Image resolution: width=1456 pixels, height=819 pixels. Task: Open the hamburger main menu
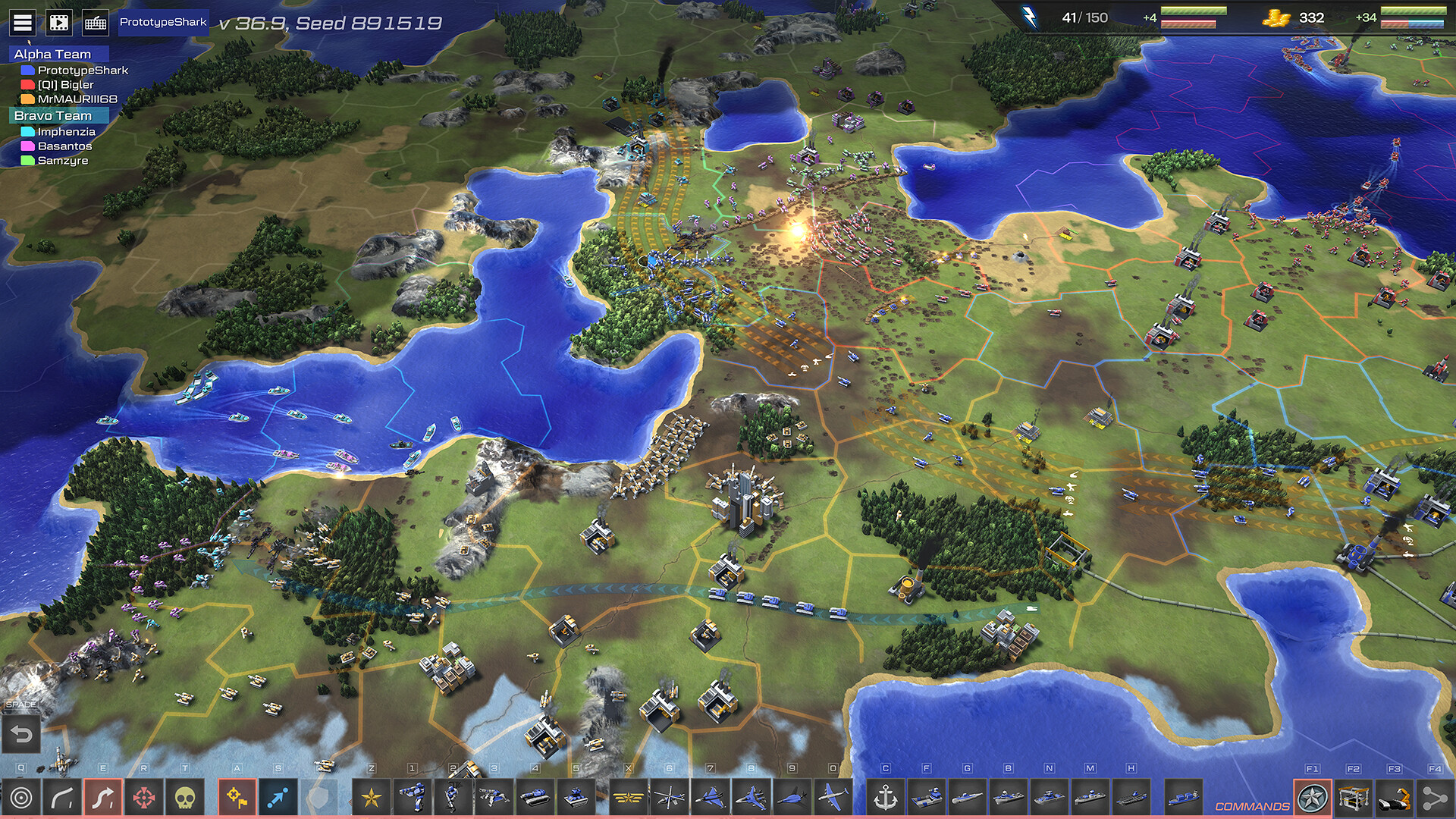23,23
